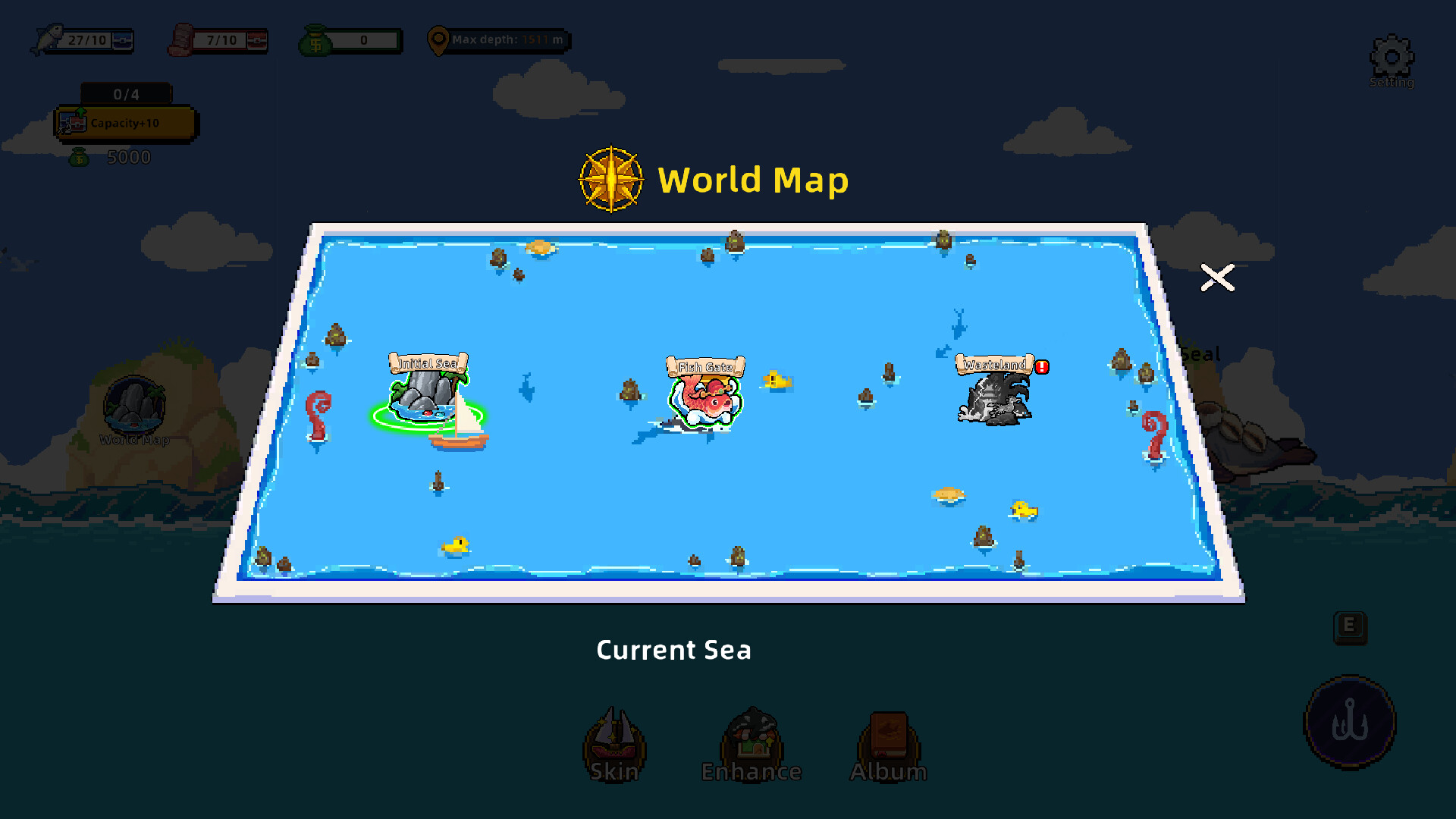Purchase the Capacity+10 upgrade for 5000
Screen dimensions: 1456x819
click(x=125, y=123)
